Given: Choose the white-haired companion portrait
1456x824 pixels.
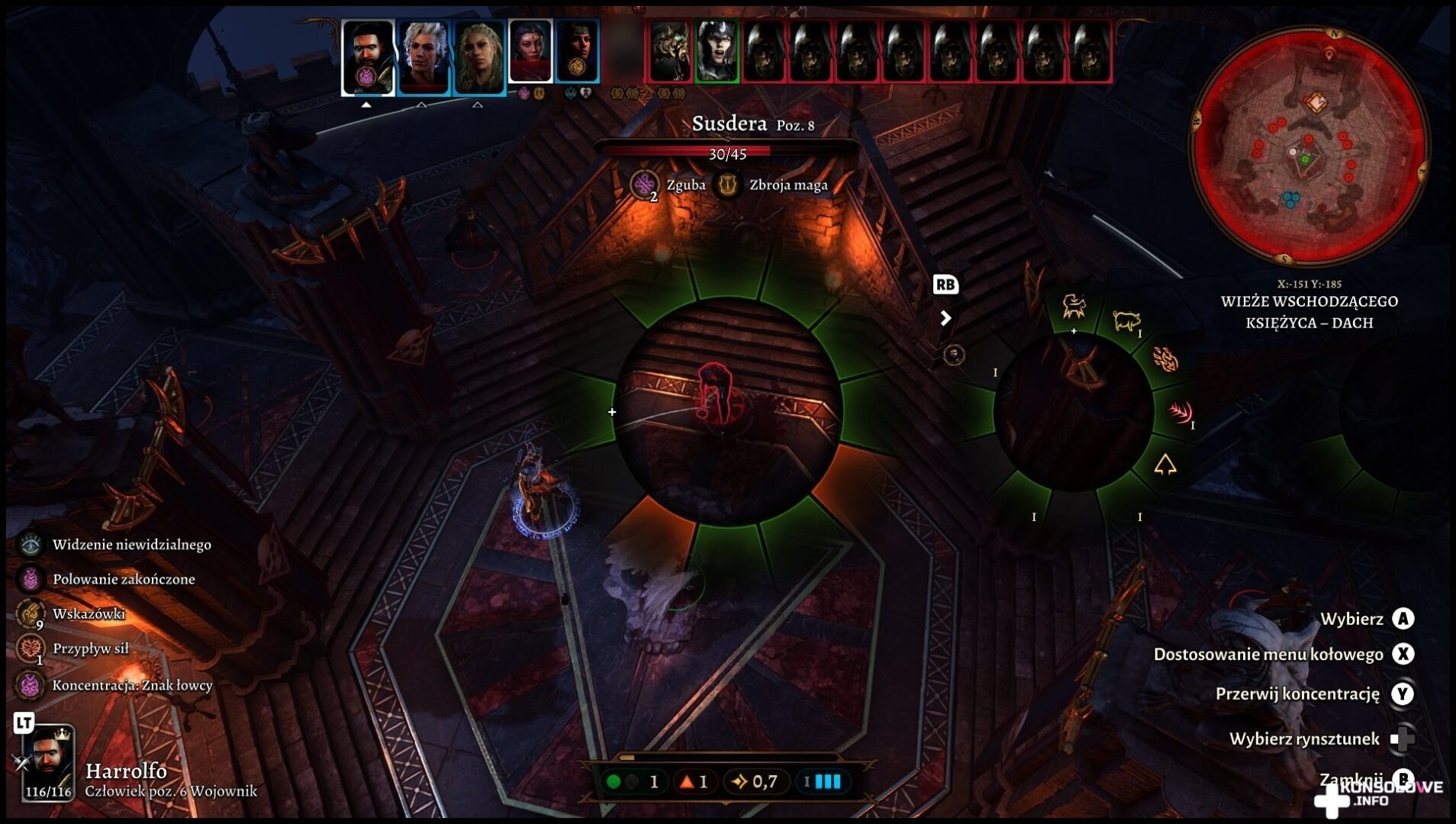Looking at the screenshot, I should [424, 56].
